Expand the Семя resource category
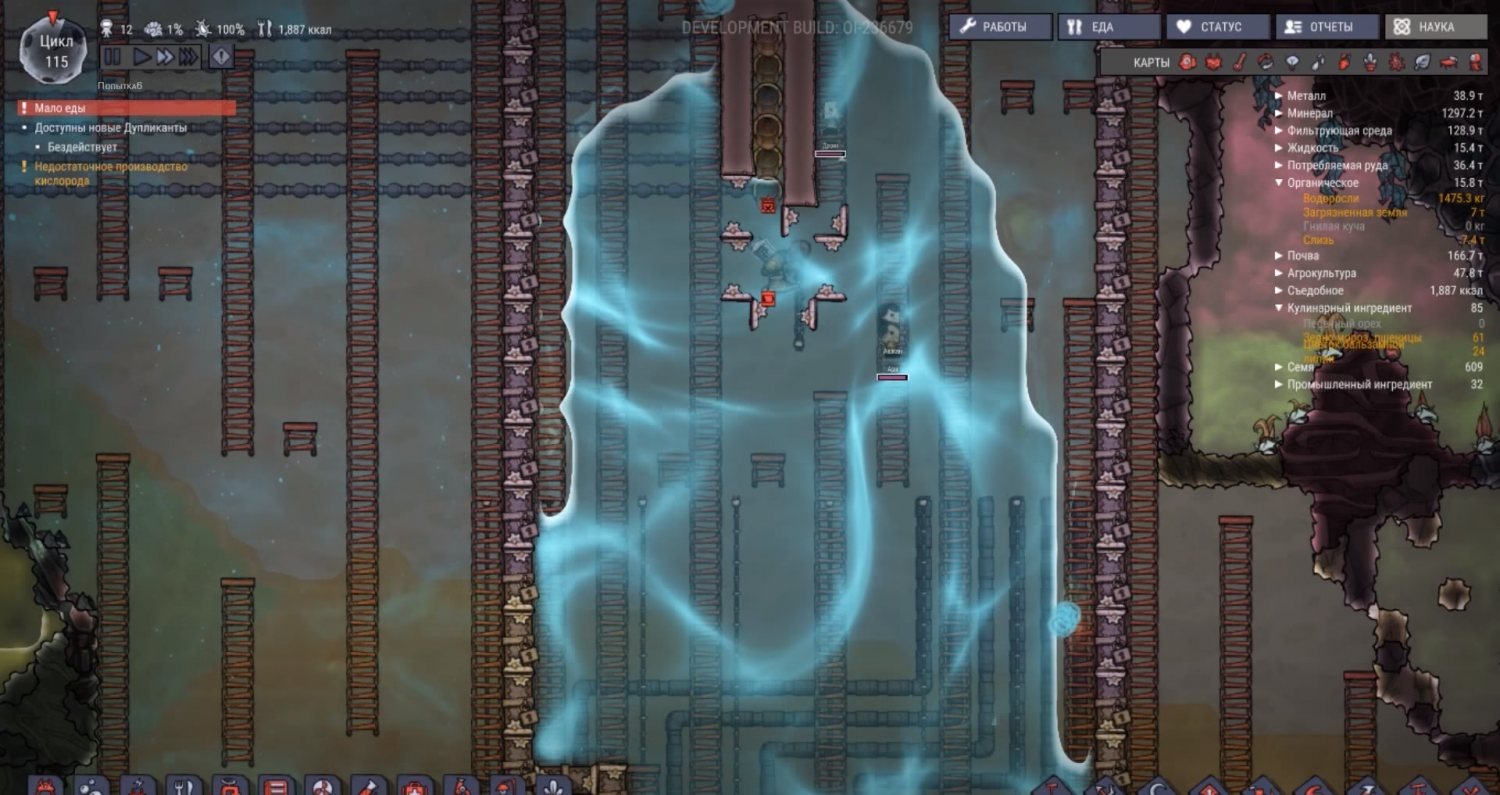1500x795 pixels. pyautogui.click(x=1279, y=367)
